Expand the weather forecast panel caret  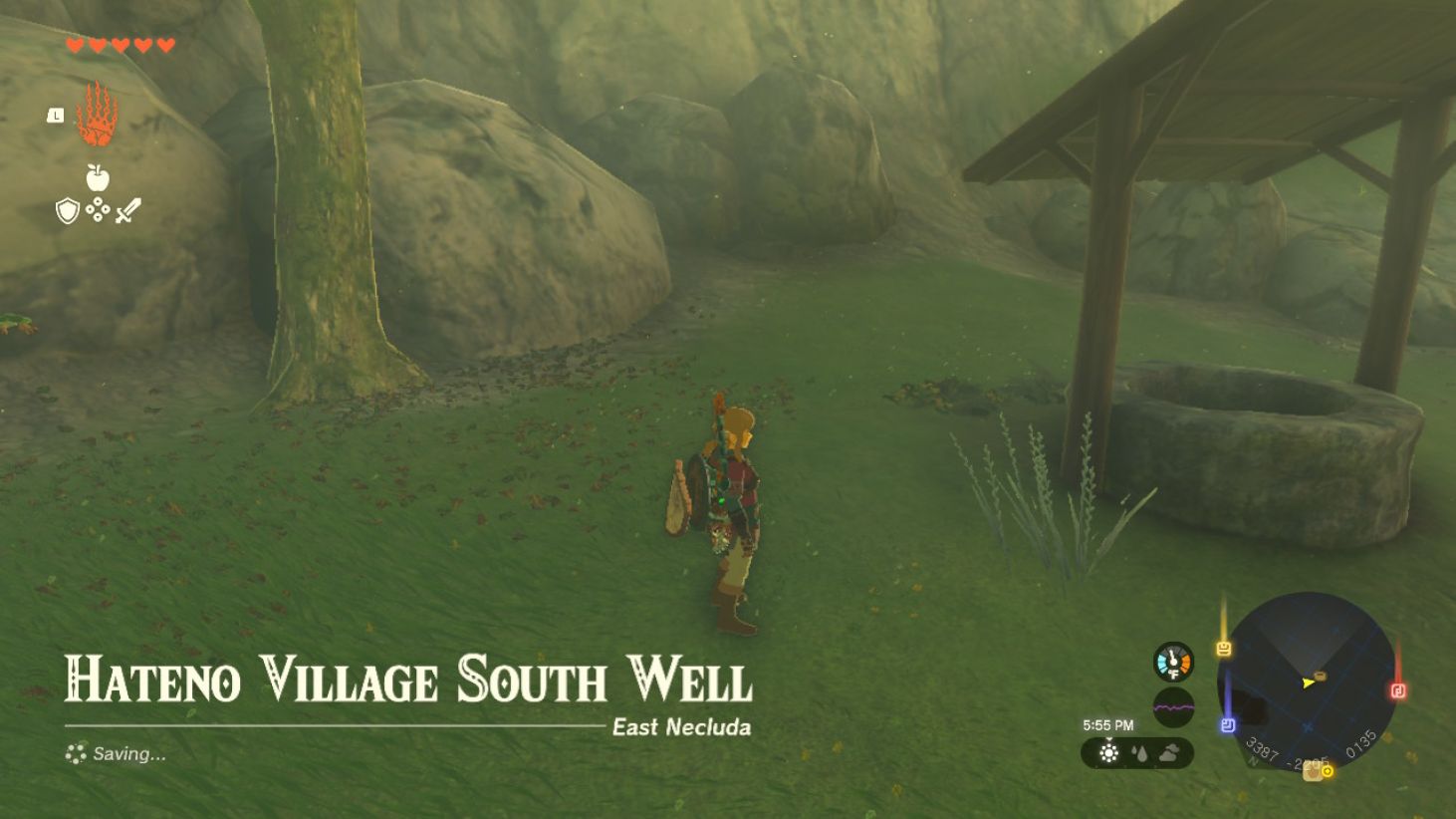(1108, 738)
